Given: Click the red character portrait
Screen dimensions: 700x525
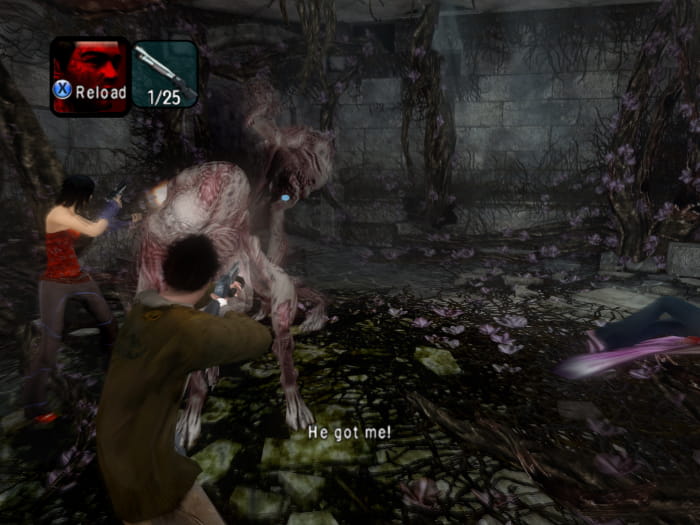Looking at the screenshot, I should pos(90,66).
